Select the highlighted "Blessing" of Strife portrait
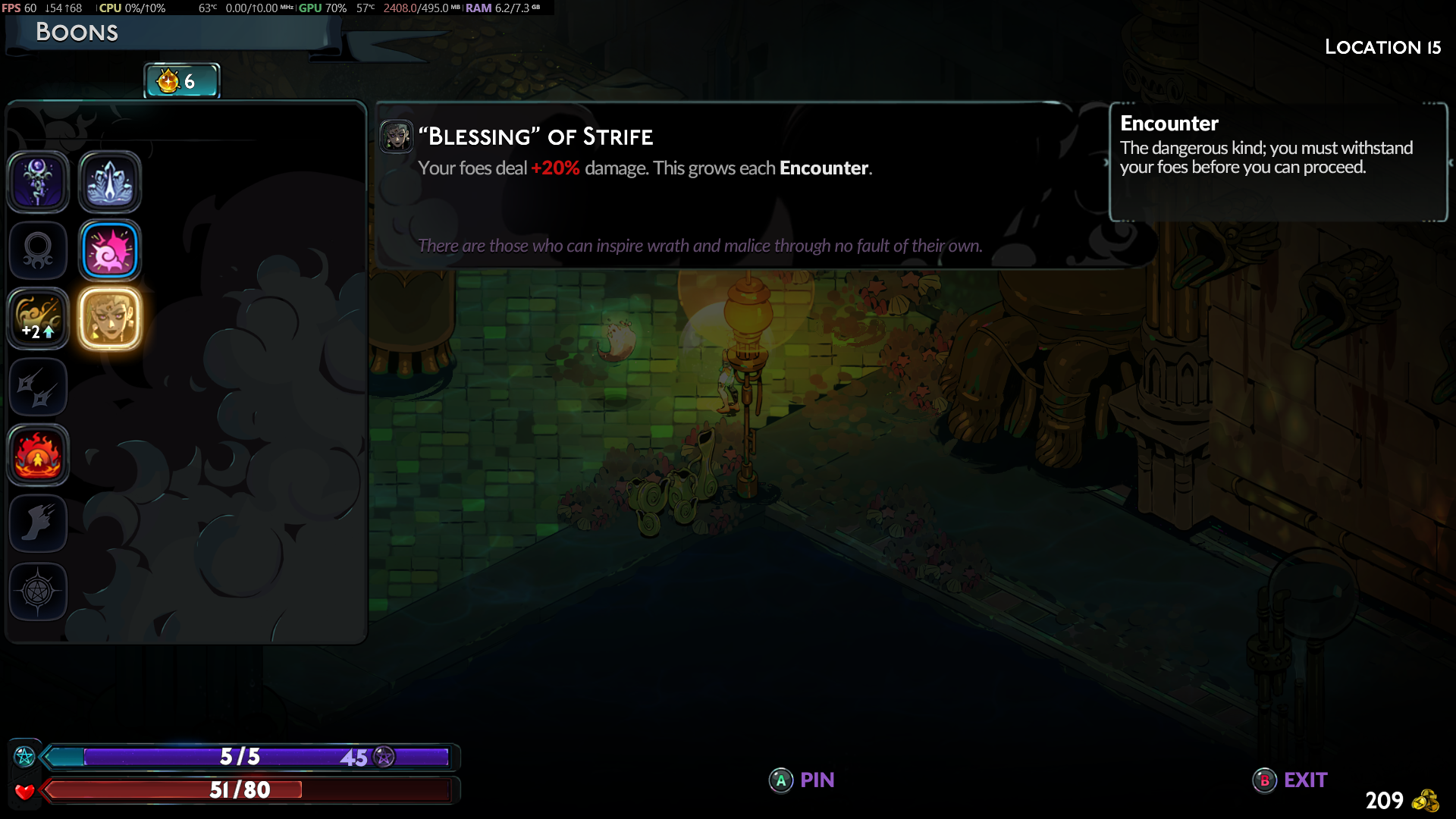1456x819 pixels. pos(110,318)
